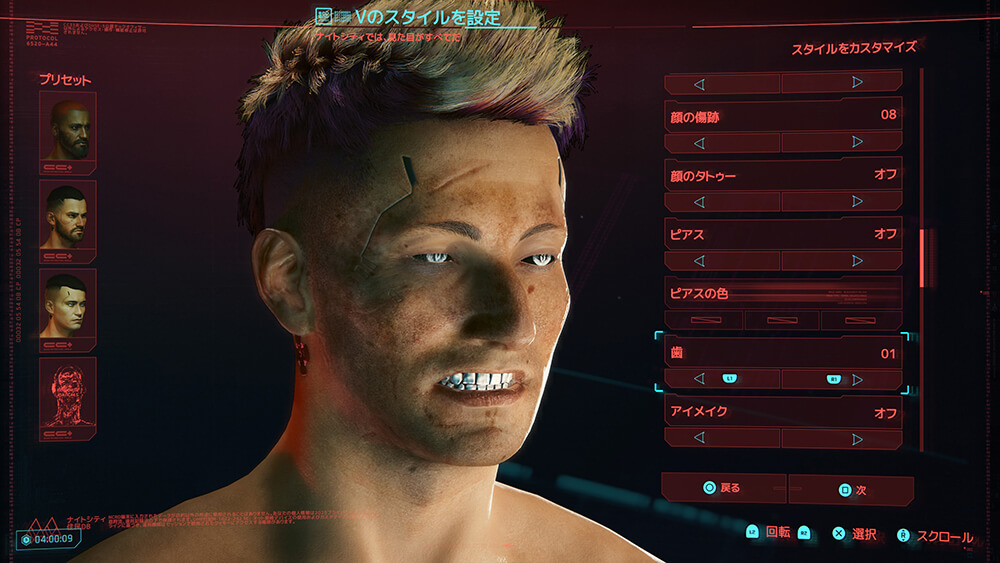Go to previous 顔のタトゥー option

click(699, 201)
